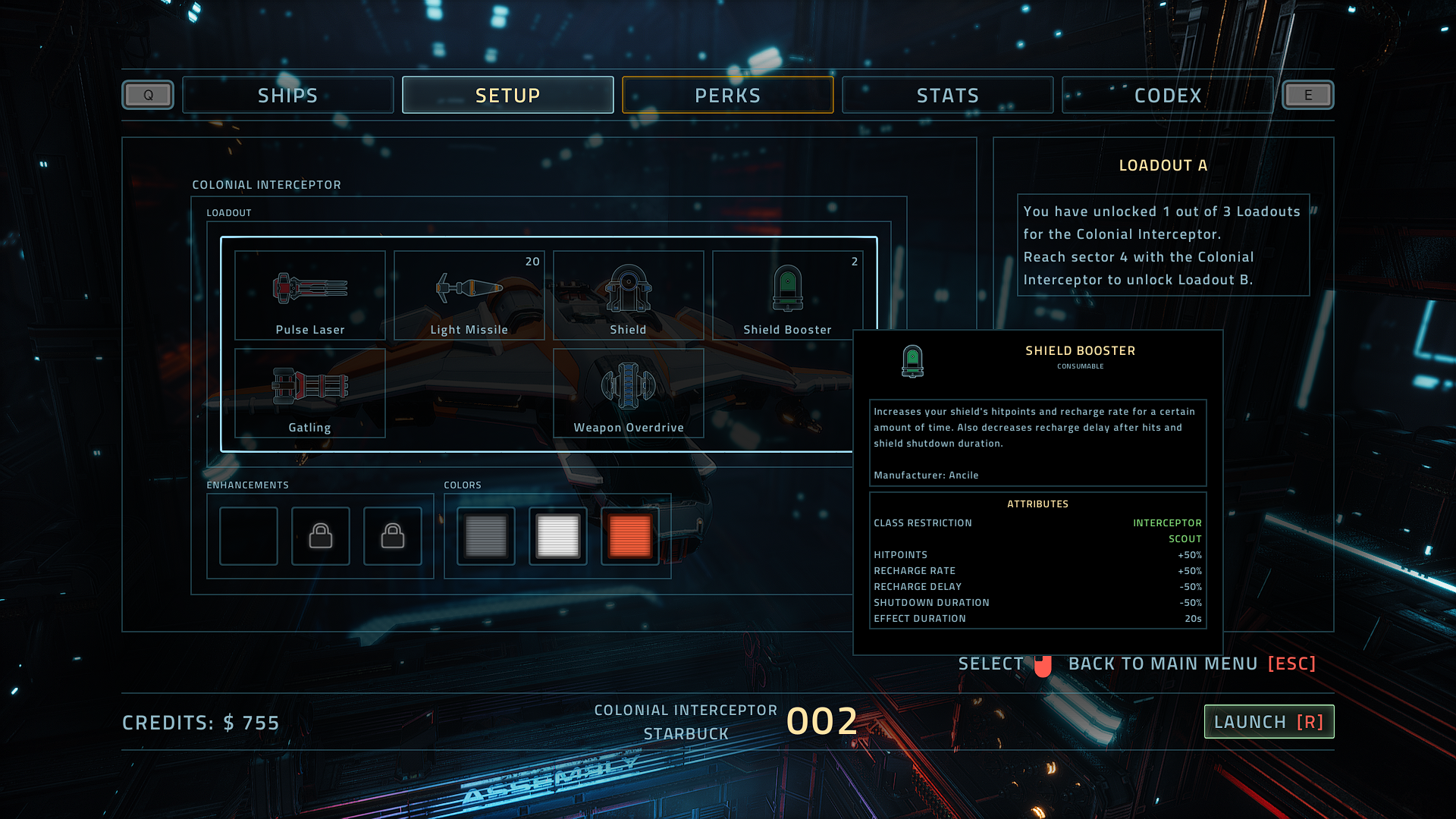The width and height of the screenshot is (1456, 819).
Task: Choose the Light Missile slot
Action: coord(469,295)
